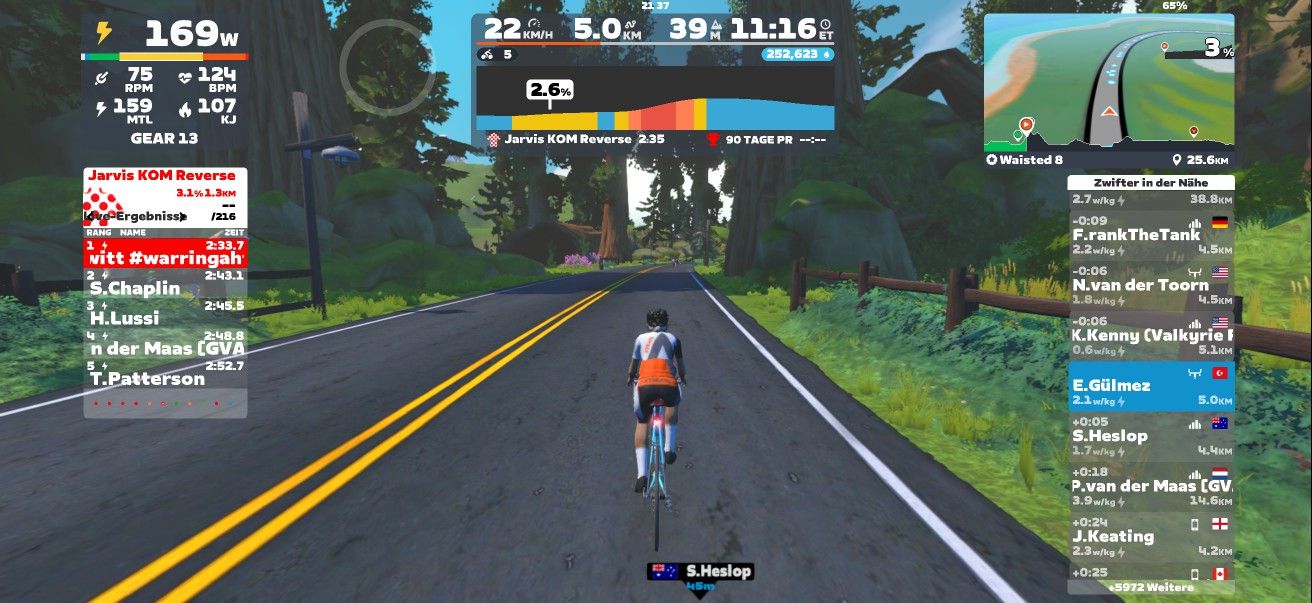Click the right arrow beside Live-Ergebnisse

(184, 216)
